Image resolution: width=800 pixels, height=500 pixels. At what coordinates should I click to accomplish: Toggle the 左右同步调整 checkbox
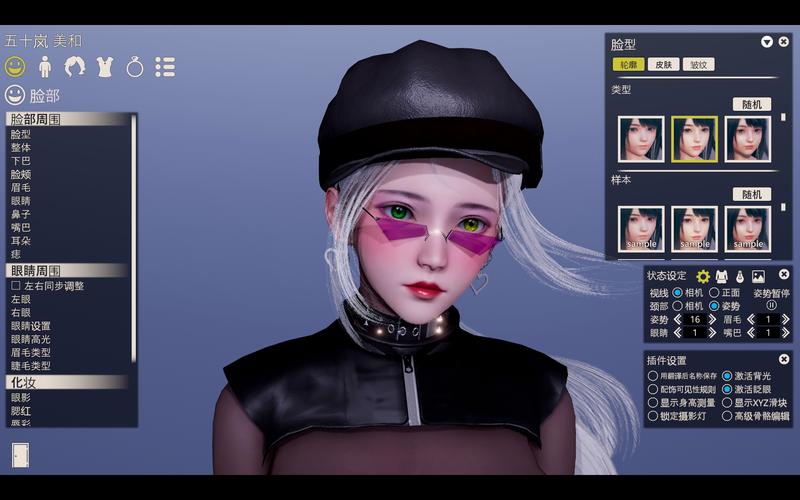pyautogui.click(x=16, y=285)
